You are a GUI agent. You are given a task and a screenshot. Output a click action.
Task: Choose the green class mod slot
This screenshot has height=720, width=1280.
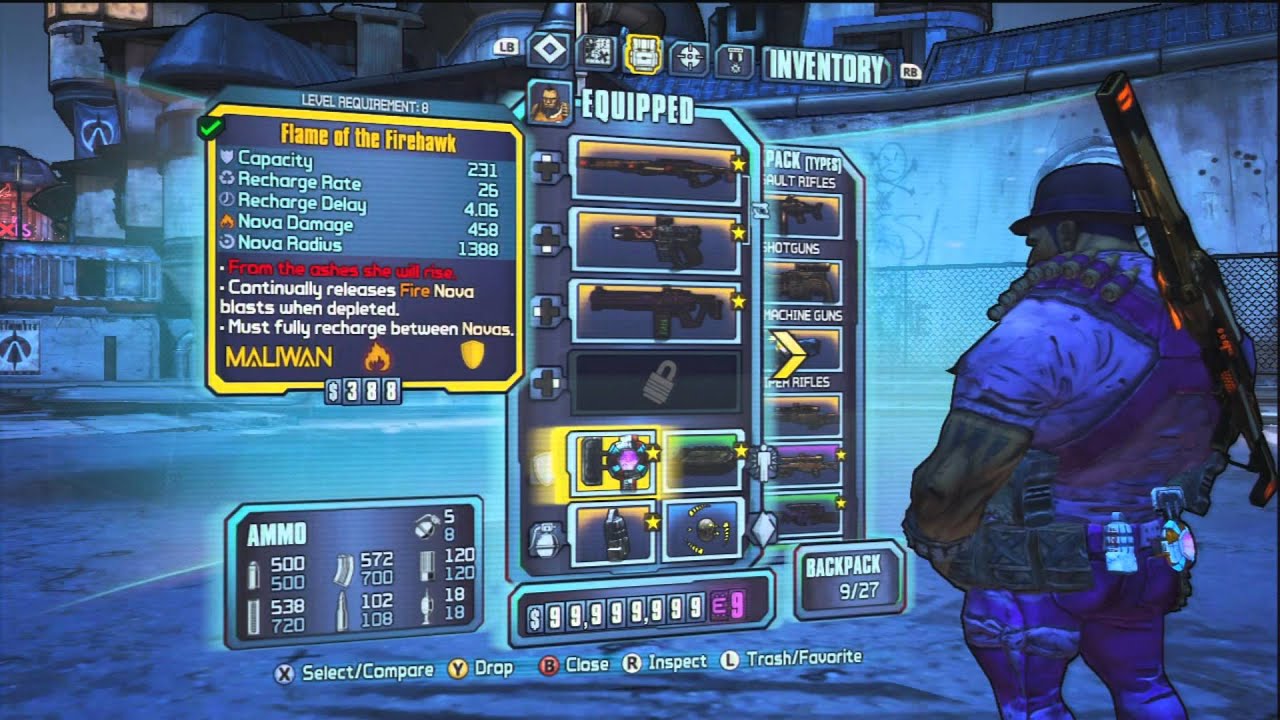click(703, 460)
